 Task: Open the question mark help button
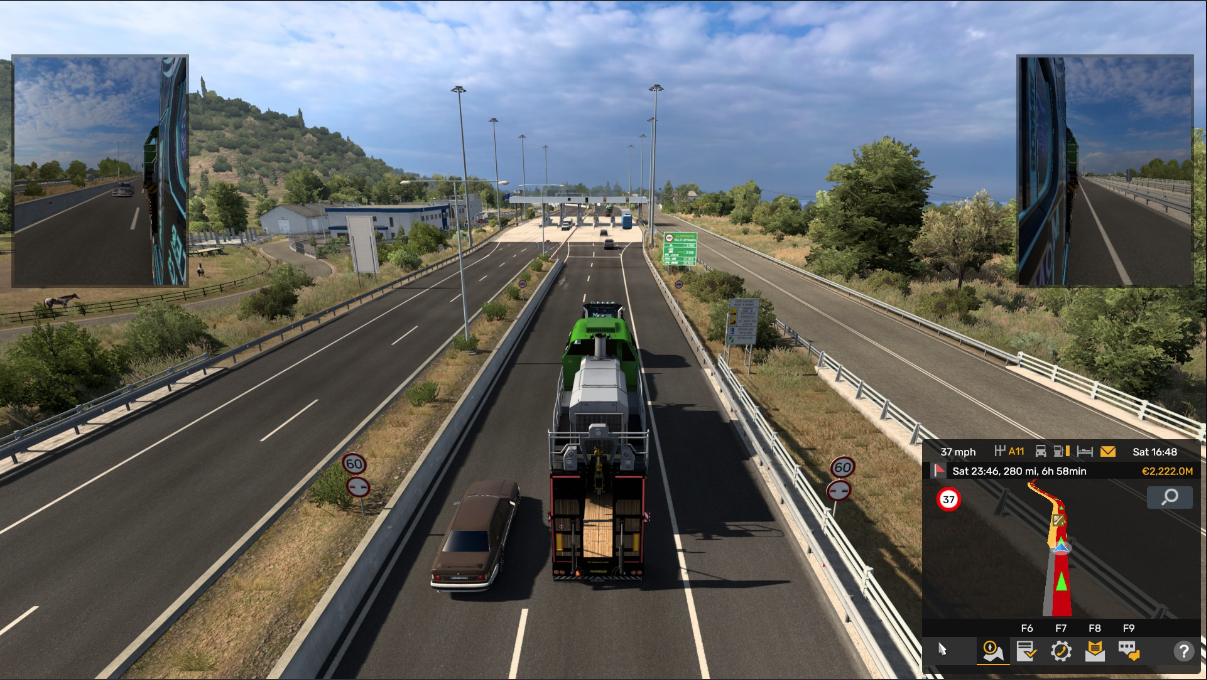click(1183, 651)
